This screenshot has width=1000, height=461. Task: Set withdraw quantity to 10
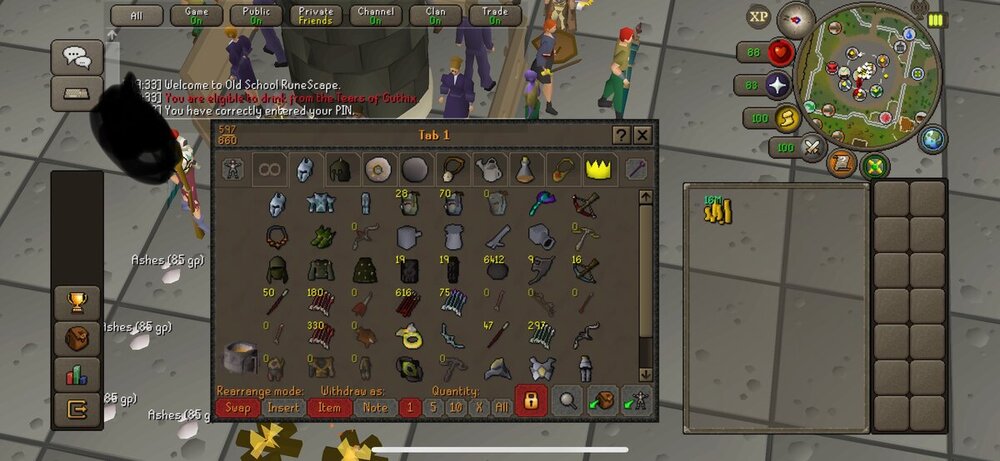456,407
